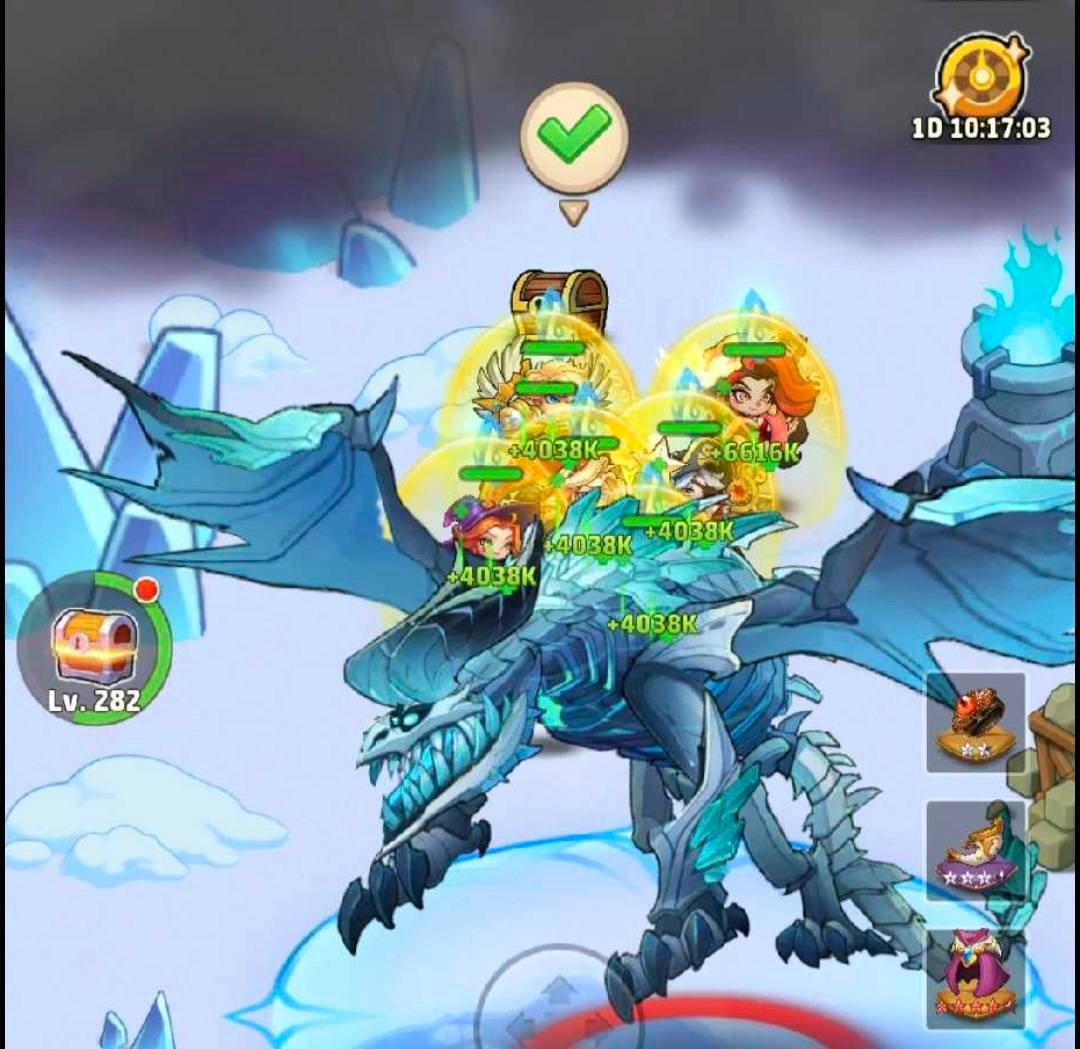Tap the green checkmark bubble
Screen dimensions: 1080x1049
(x=574, y=136)
